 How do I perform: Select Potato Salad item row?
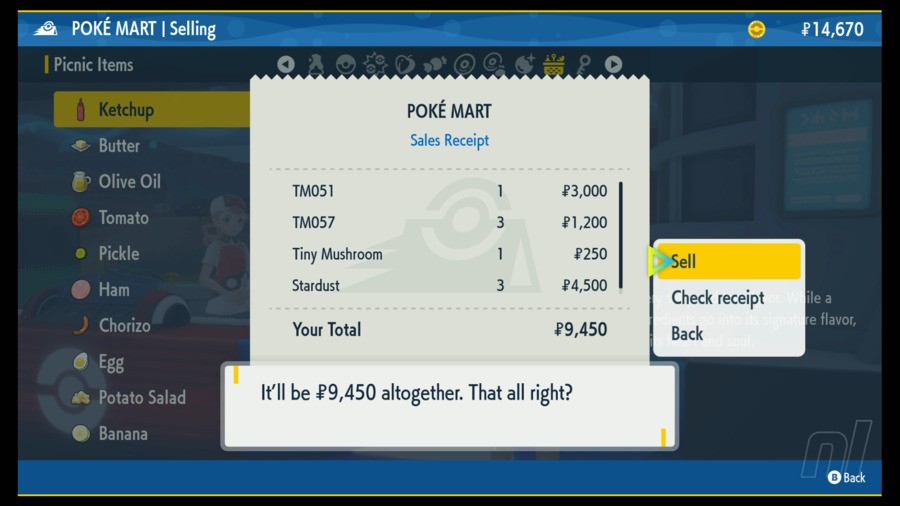[142, 398]
